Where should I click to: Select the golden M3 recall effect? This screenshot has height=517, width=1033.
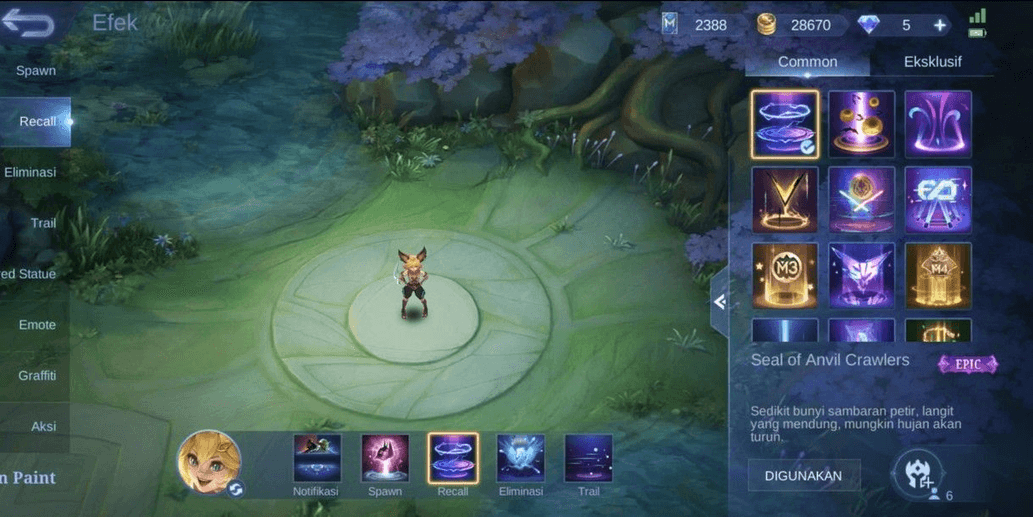[785, 275]
